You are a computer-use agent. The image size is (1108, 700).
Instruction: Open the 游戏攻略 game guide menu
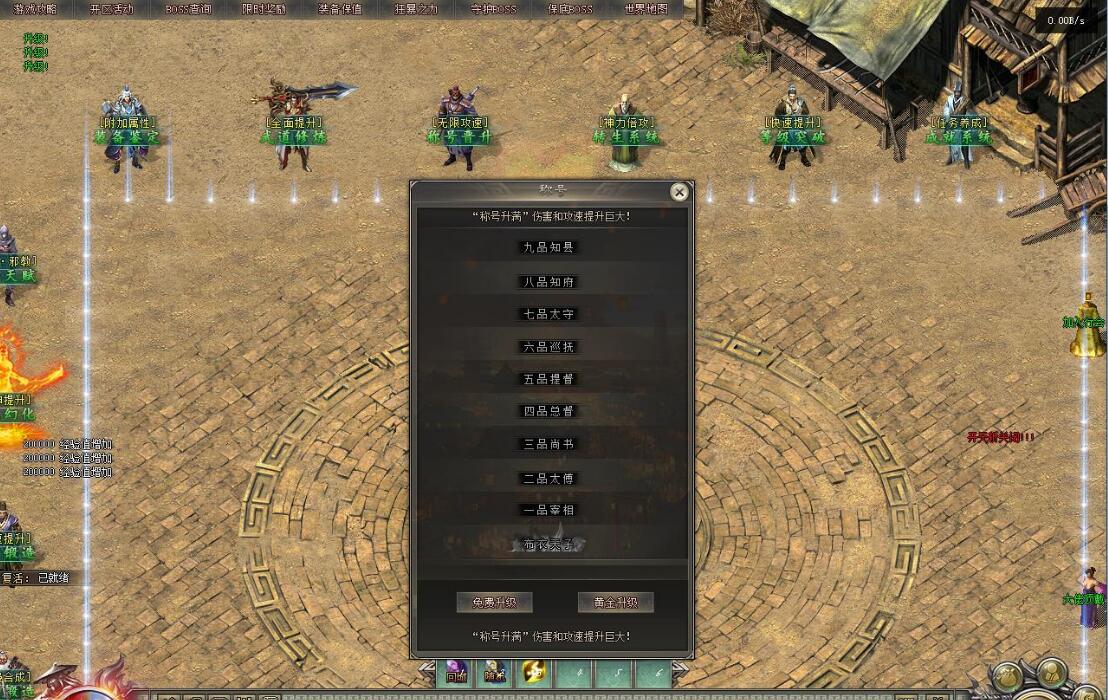[x=35, y=9]
